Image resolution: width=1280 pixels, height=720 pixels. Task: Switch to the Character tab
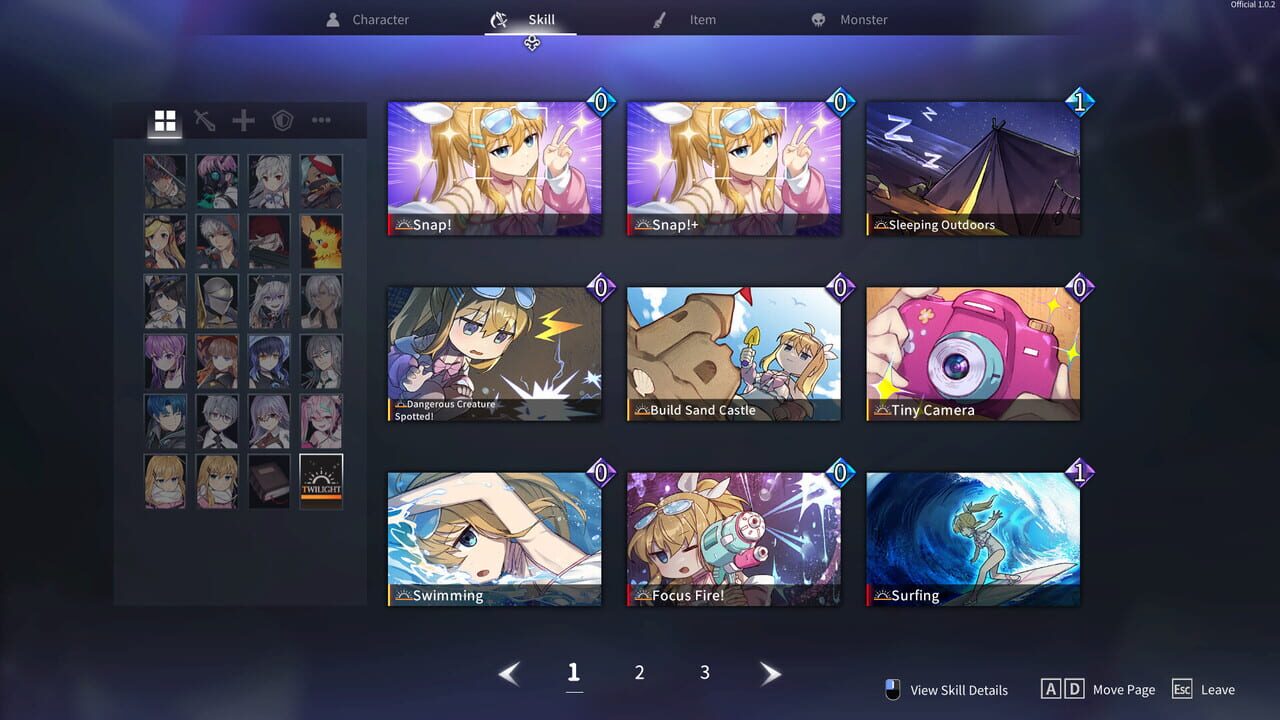tap(378, 18)
